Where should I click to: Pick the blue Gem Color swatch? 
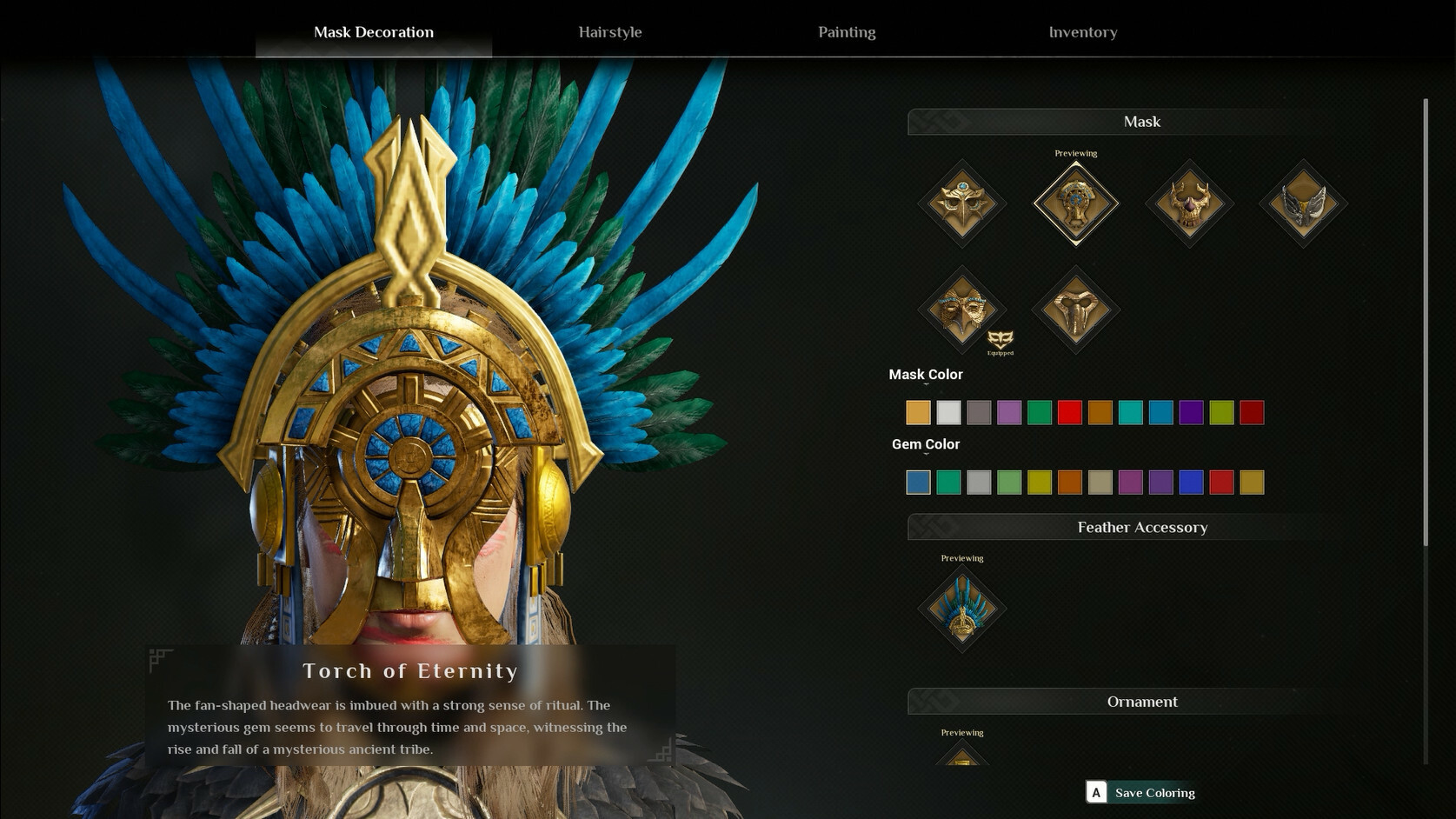[918, 482]
